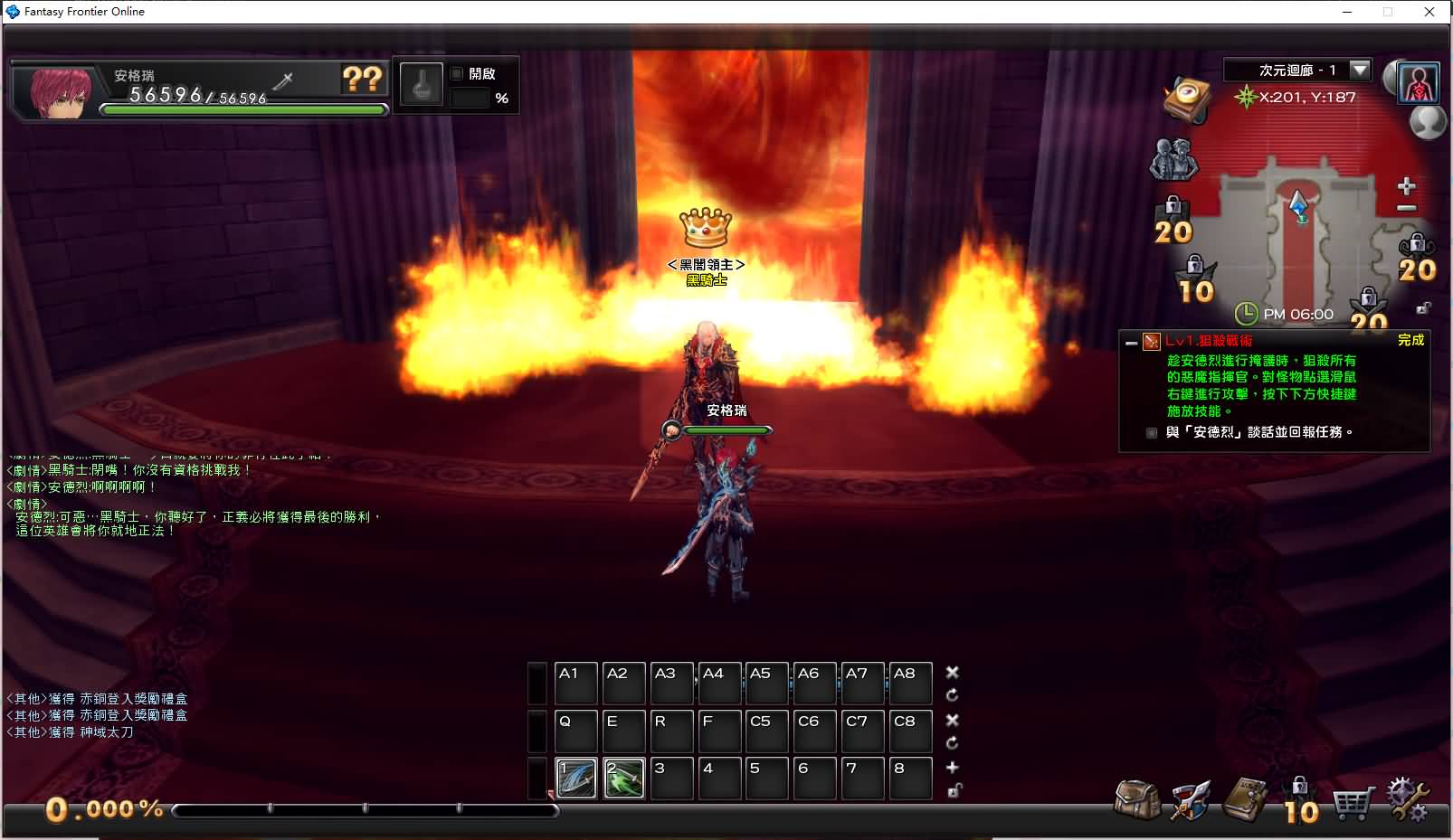This screenshot has height=840, width=1453.
Task: Add a hotbar row with the plus button
Action: [952, 768]
